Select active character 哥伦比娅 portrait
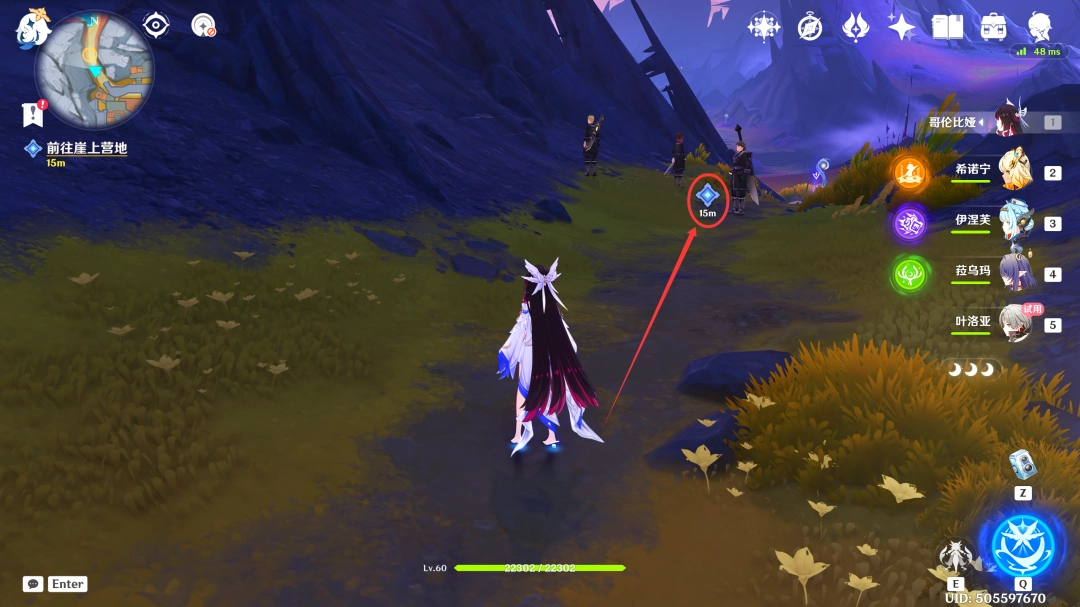Image resolution: width=1080 pixels, height=607 pixels. pos(1009,122)
